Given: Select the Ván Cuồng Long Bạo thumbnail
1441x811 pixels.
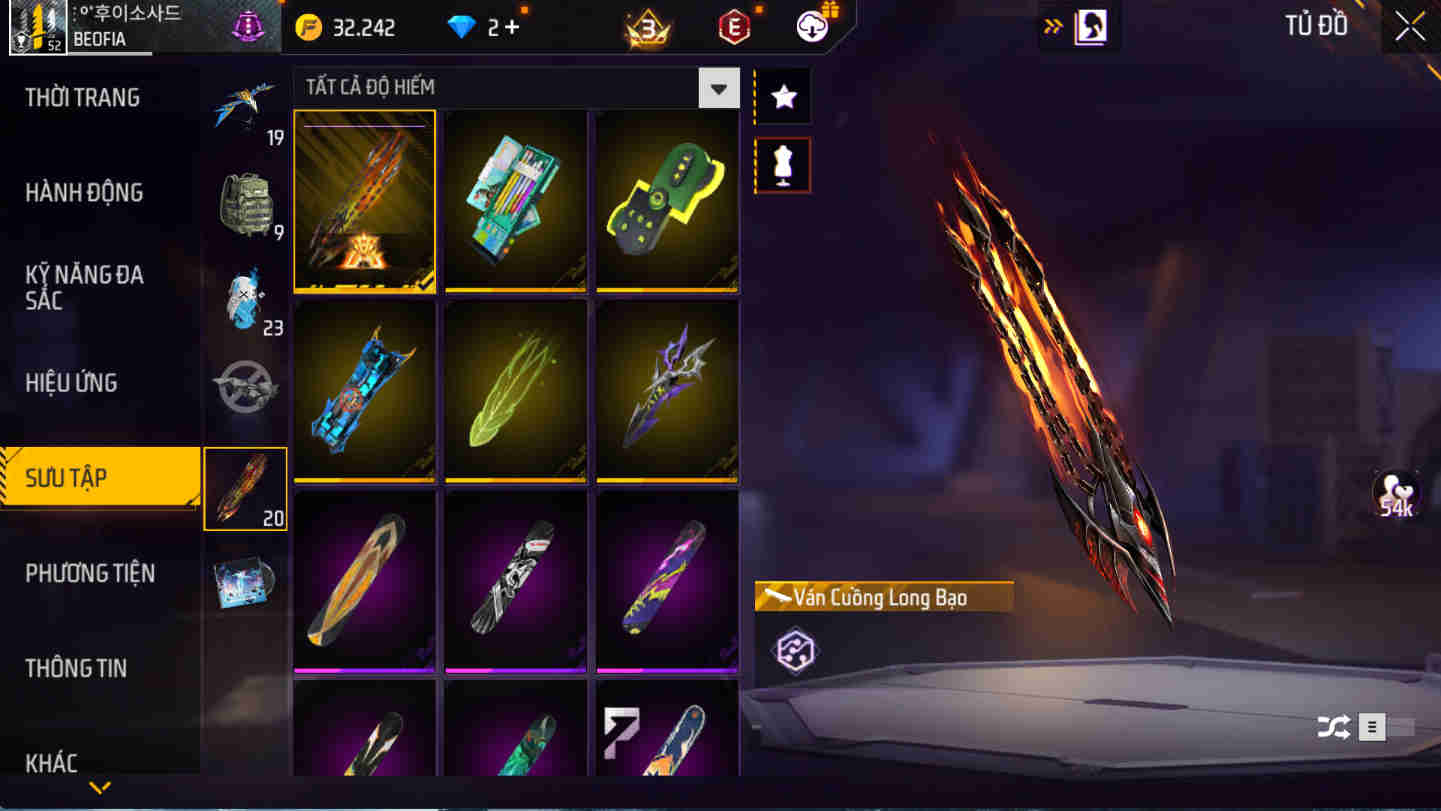Looking at the screenshot, I should [x=364, y=200].
